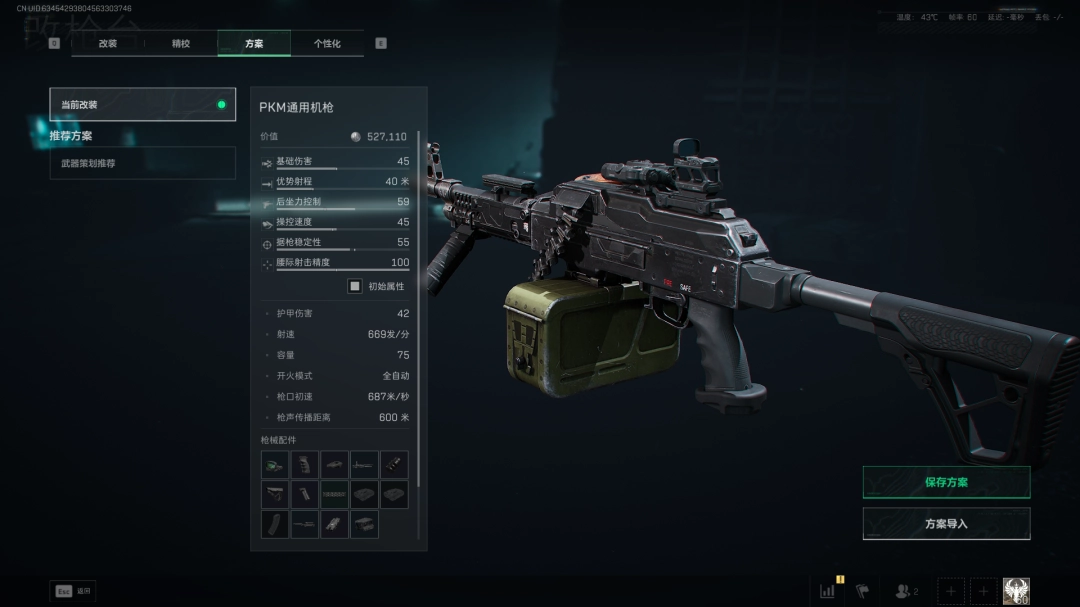The height and width of the screenshot is (607, 1080).
Task: Select the 当前改装 loadout entry
Action: click(x=142, y=104)
